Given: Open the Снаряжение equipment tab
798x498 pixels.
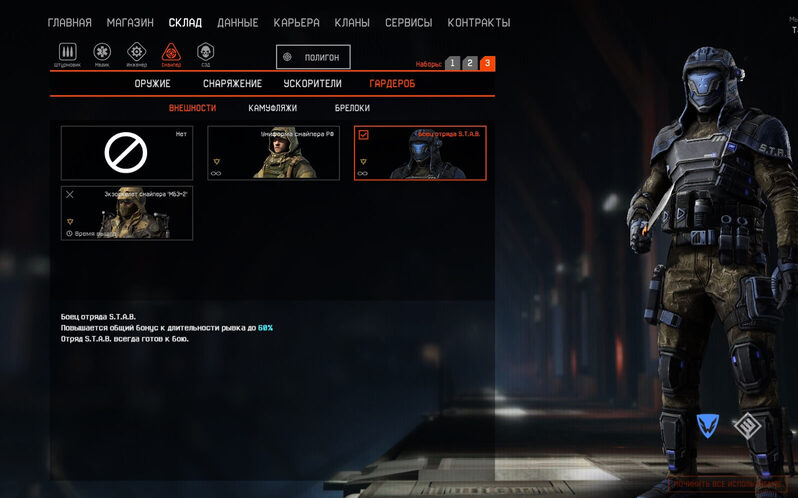Looking at the screenshot, I should [232, 84].
